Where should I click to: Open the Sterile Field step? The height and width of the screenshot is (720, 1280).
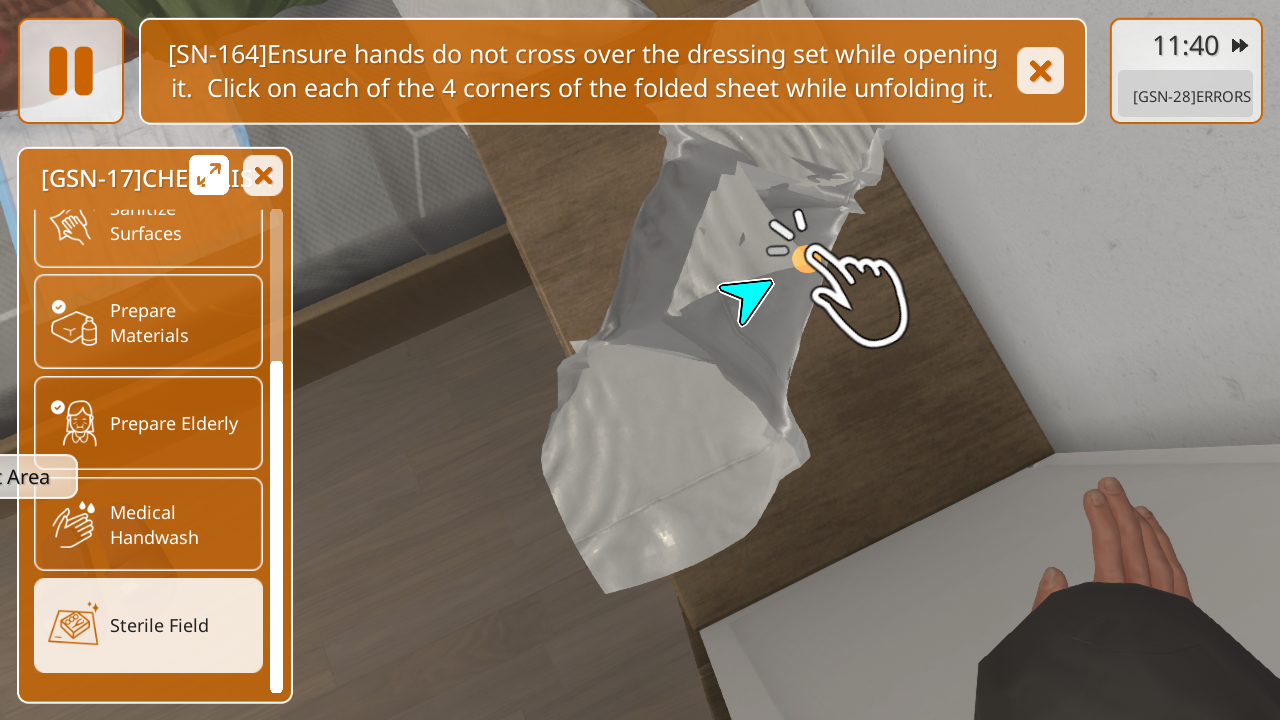coord(148,625)
